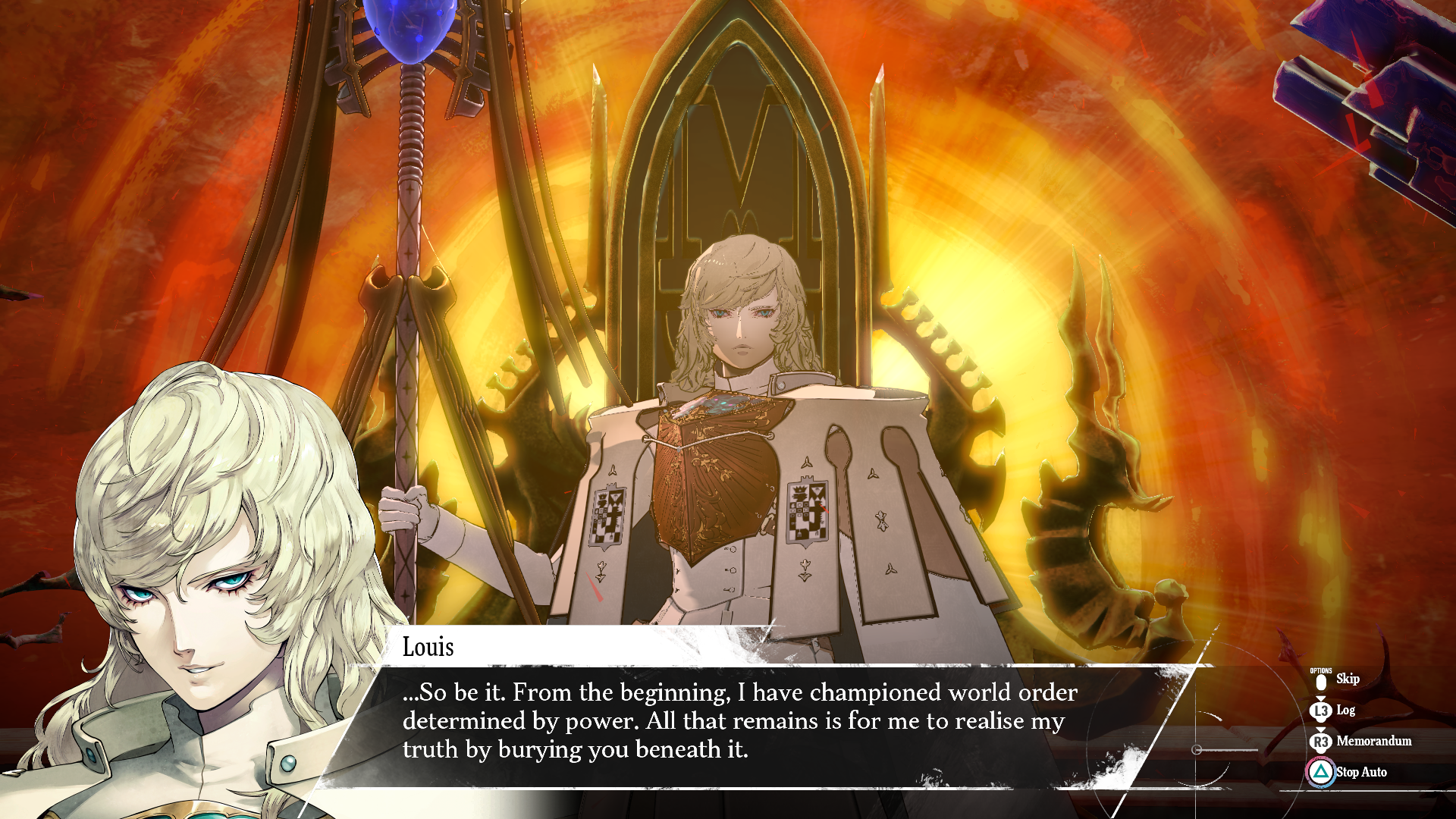Stop Auto dialogue advance
1456x819 pixels.
point(1360,772)
